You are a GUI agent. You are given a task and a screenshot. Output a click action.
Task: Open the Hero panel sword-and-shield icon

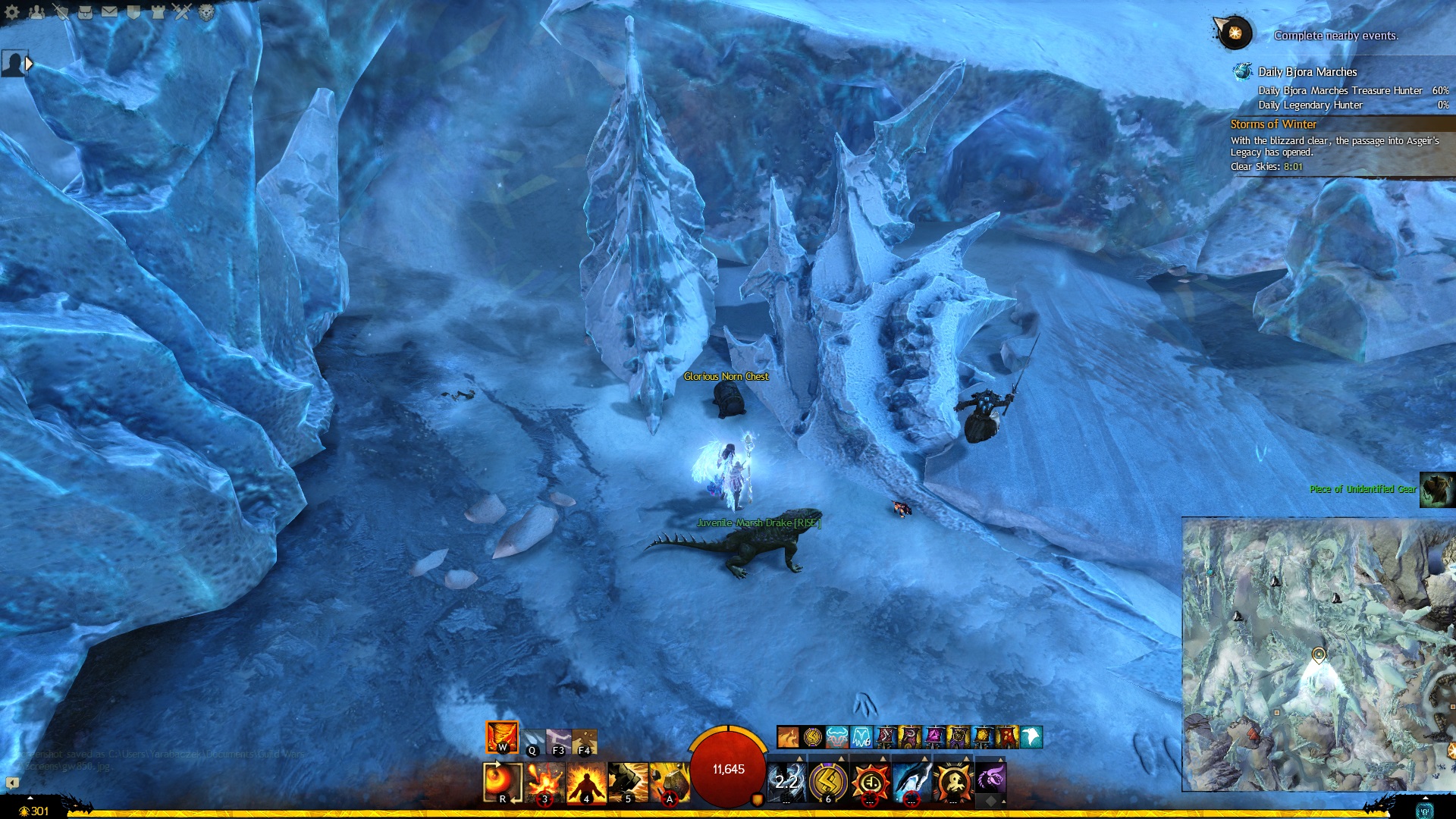(x=61, y=11)
